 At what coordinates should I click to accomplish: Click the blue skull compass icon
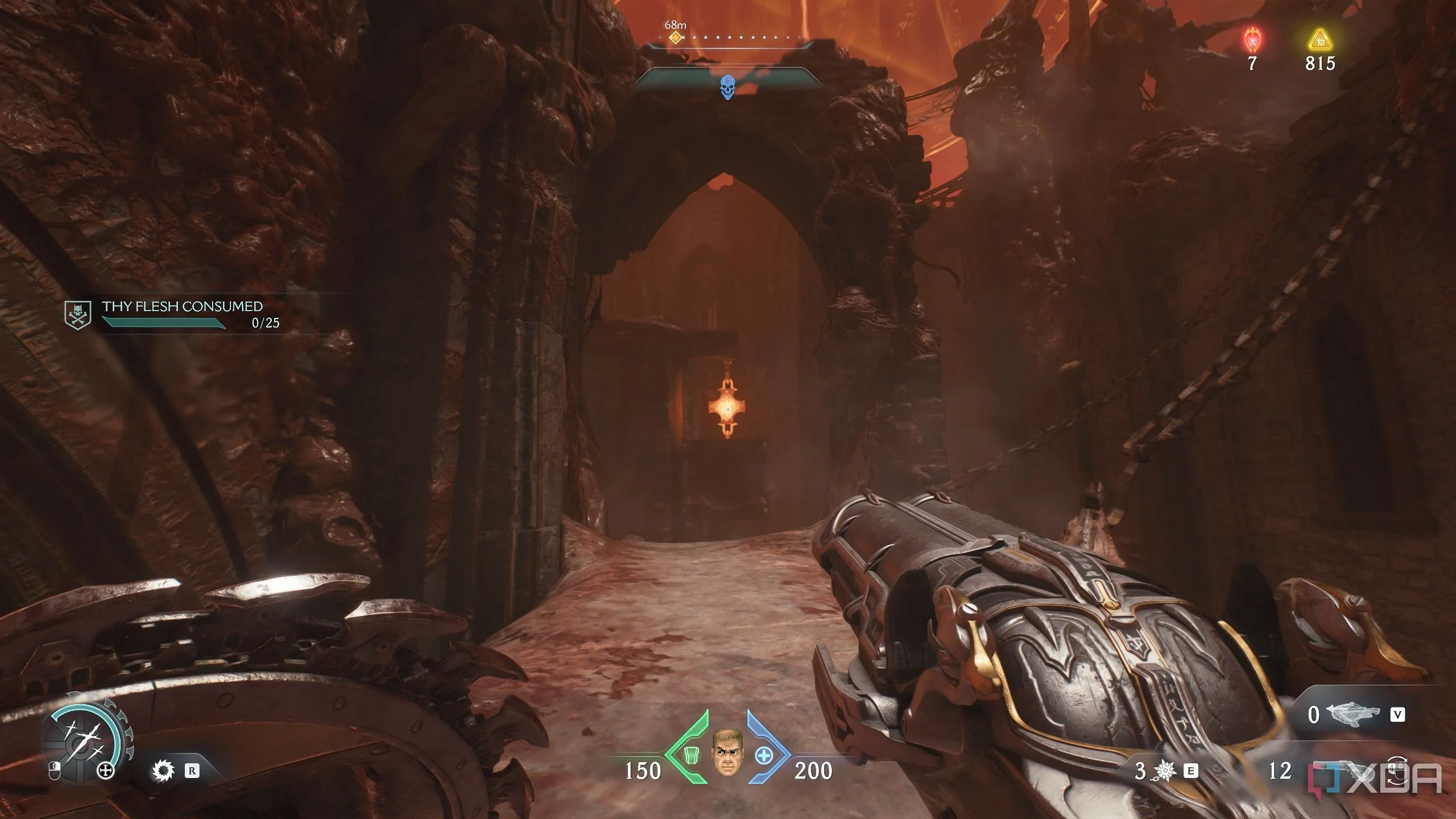click(x=727, y=88)
